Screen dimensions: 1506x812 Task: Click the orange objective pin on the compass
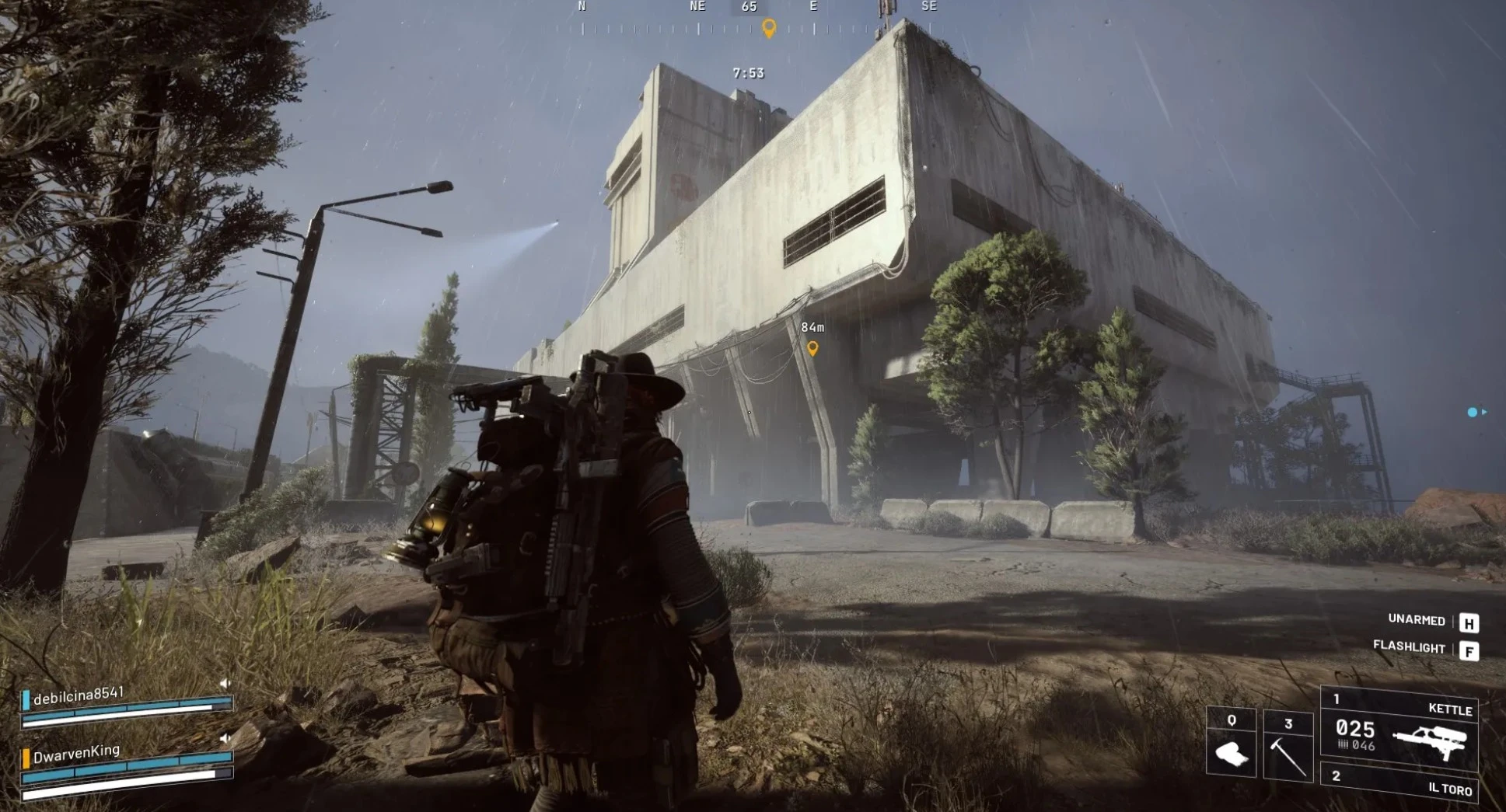(769, 28)
